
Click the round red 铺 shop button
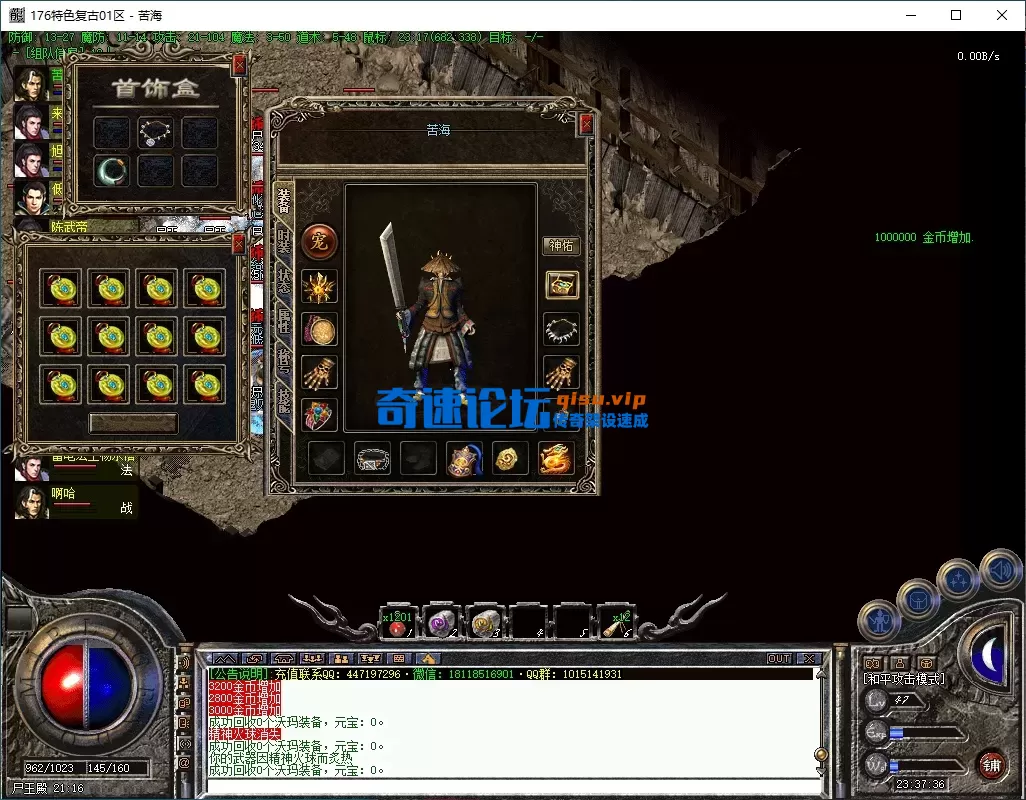click(x=992, y=765)
